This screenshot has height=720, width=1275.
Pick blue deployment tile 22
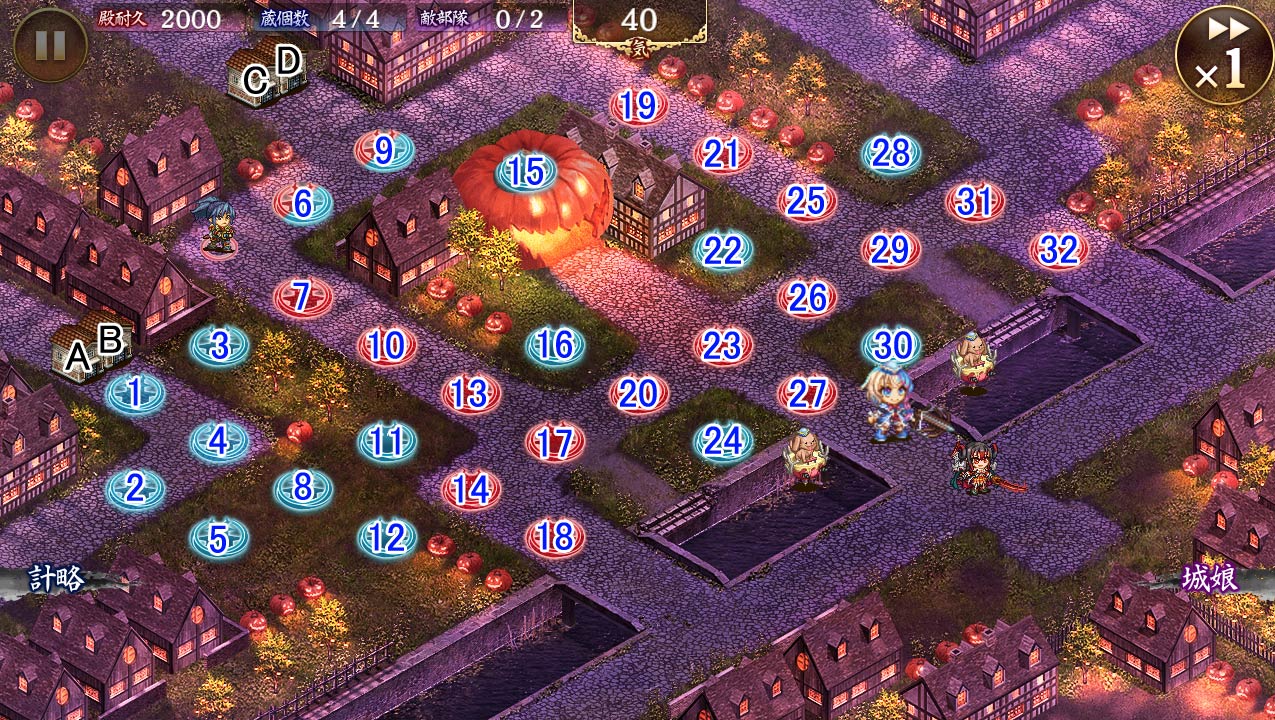(722, 250)
